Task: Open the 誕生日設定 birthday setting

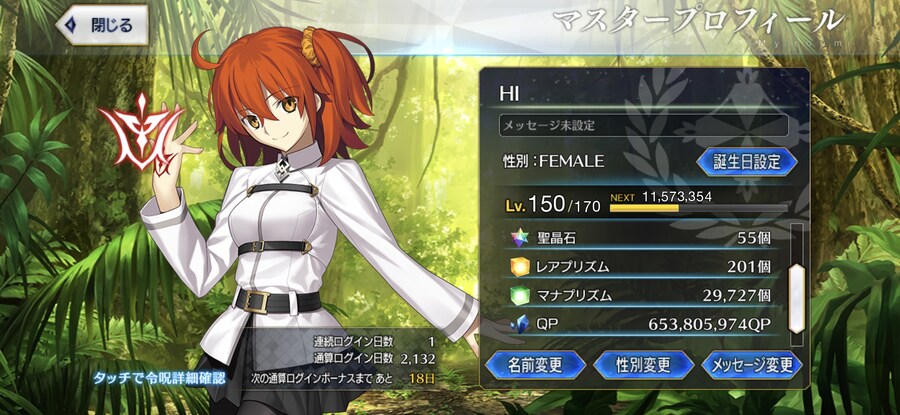Action: click(746, 161)
